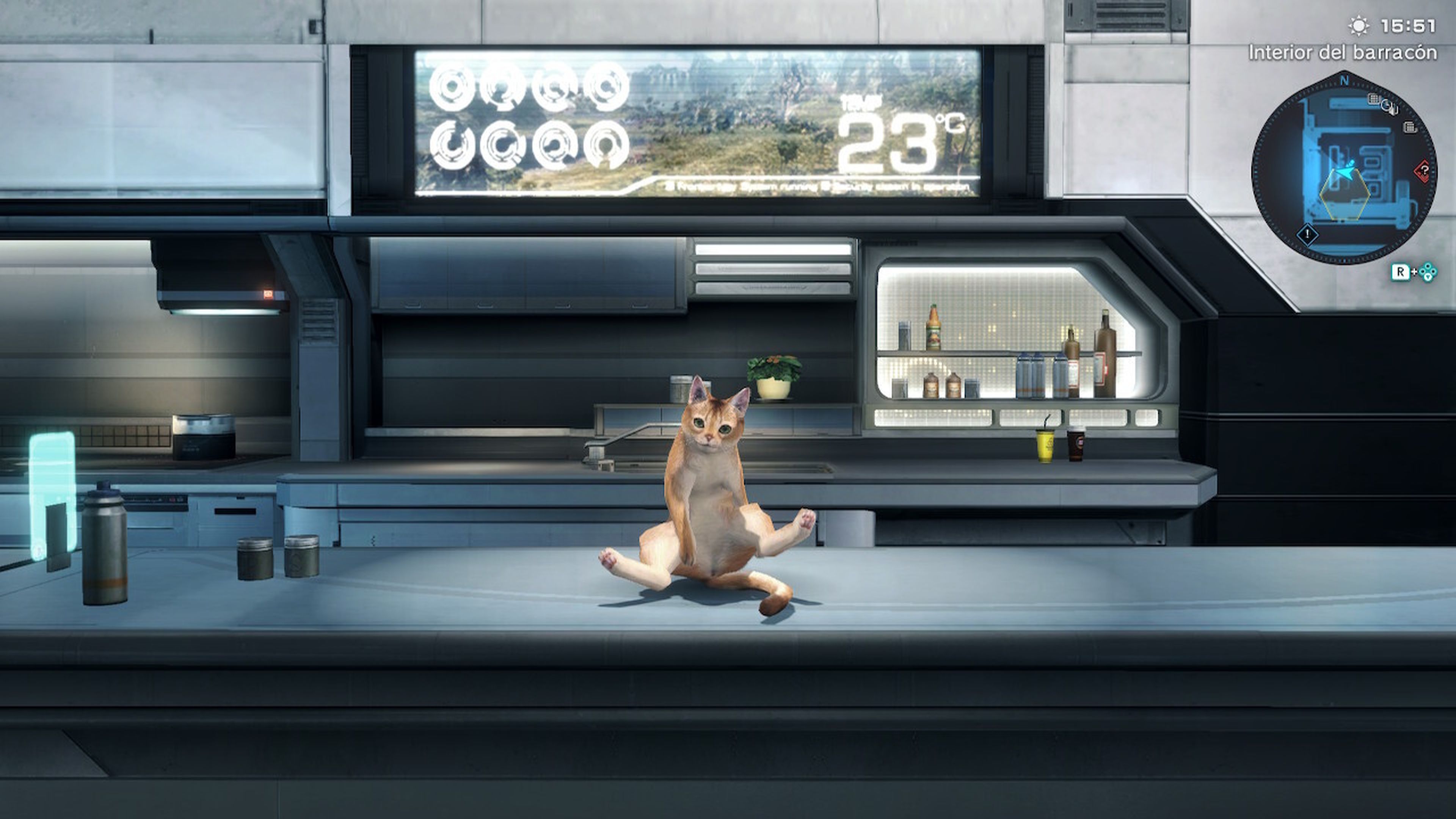Expand the hexagonal zone outline on the minimap
This screenshot has width=1456, height=819.
[x=1344, y=195]
